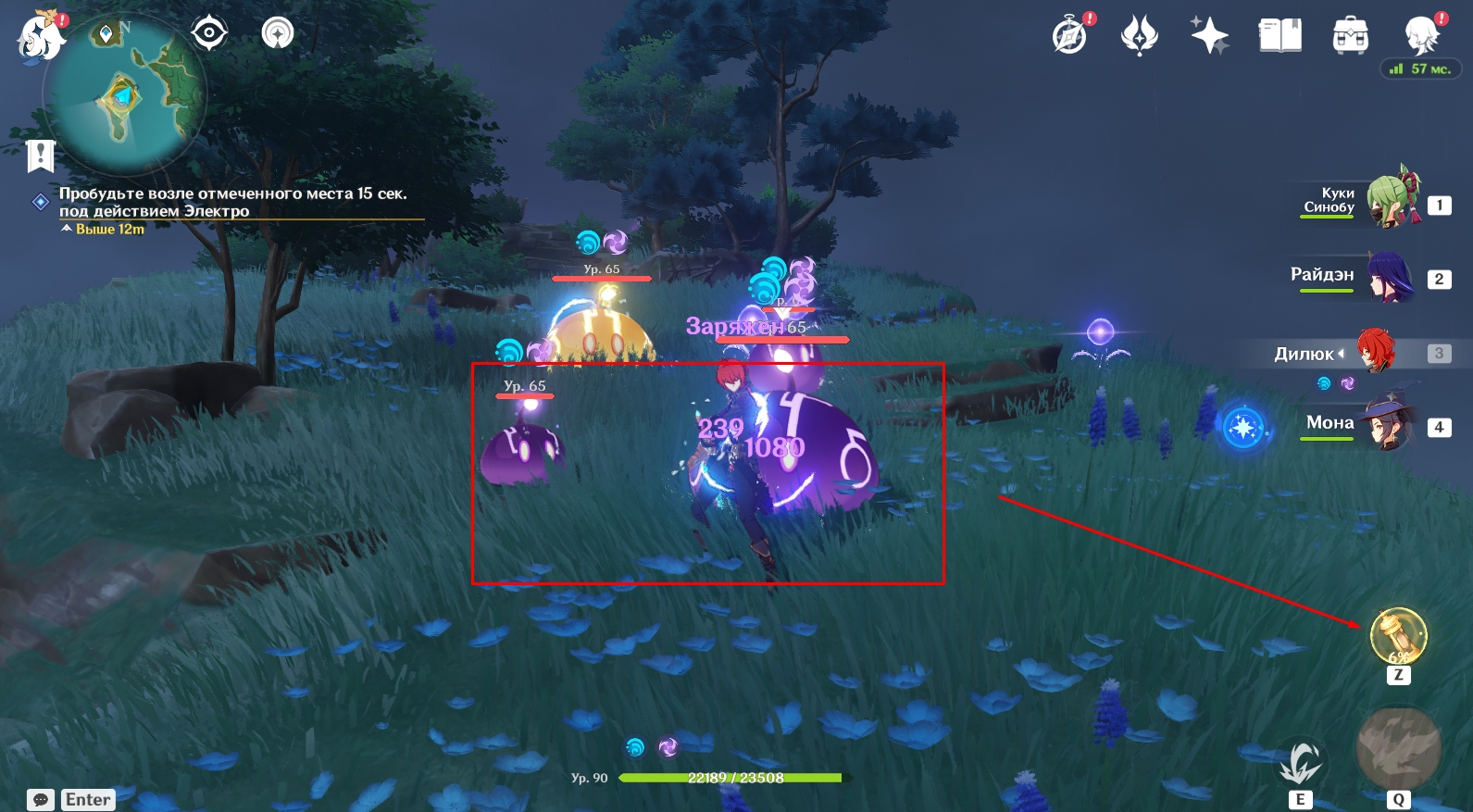Open the round arrow icon beside the crosshair
This screenshot has width=1473, height=812.
(278, 33)
